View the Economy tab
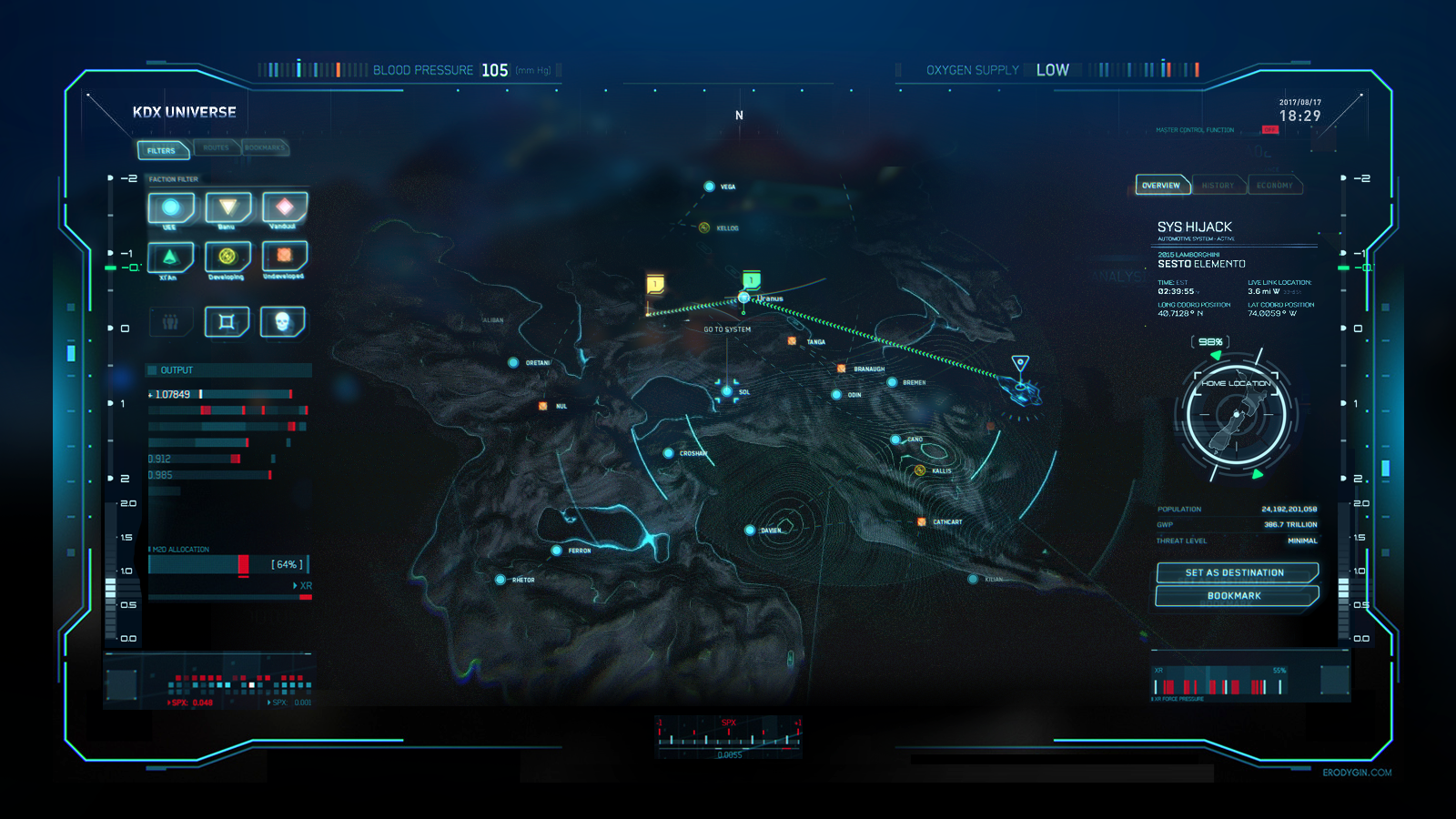The width and height of the screenshot is (1456, 819). pyautogui.click(x=1274, y=185)
